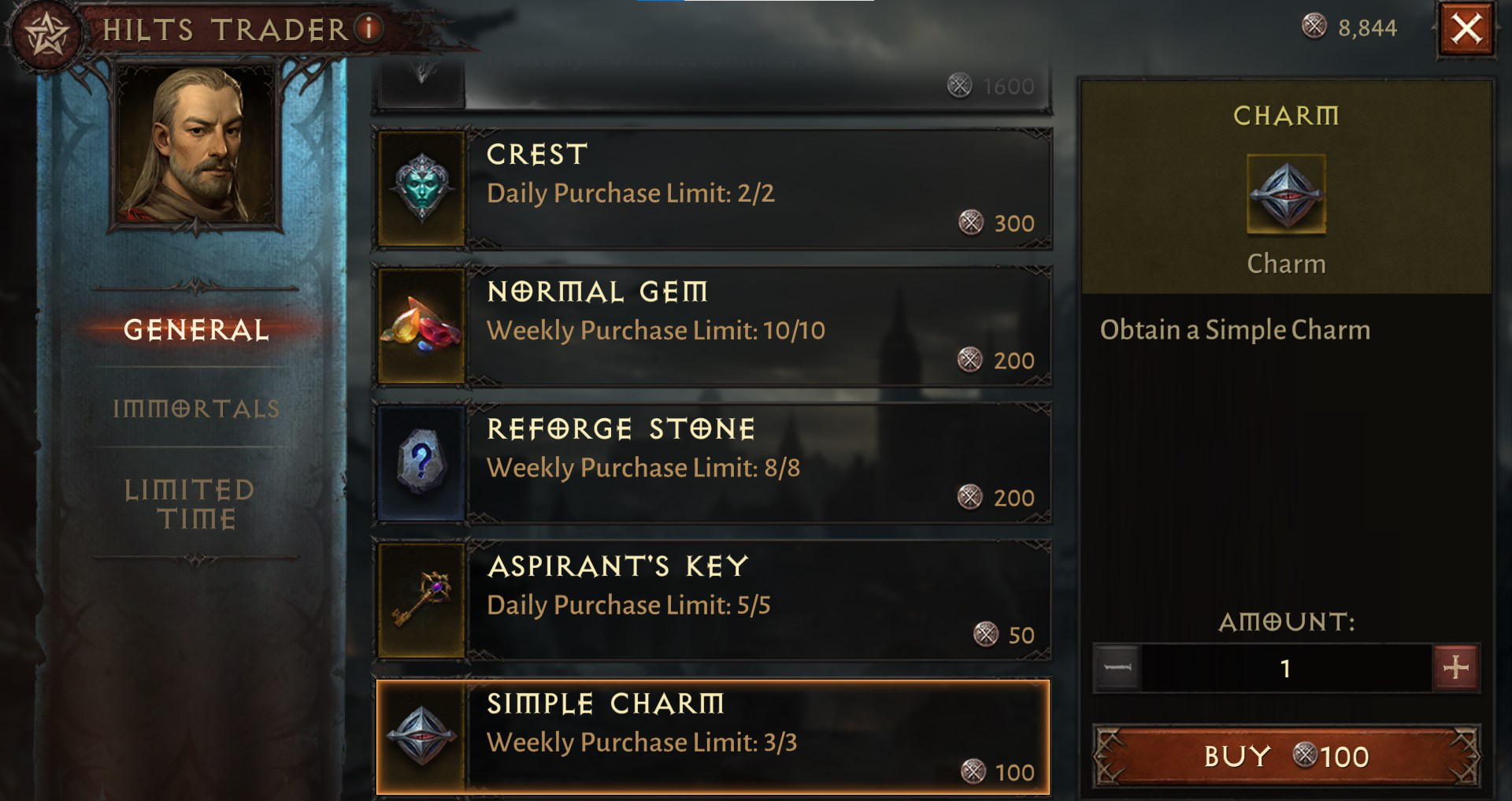Image resolution: width=1512 pixels, height=801 pixels.
Task: Click the amount value field
Action: click(x=1285, y=666)
